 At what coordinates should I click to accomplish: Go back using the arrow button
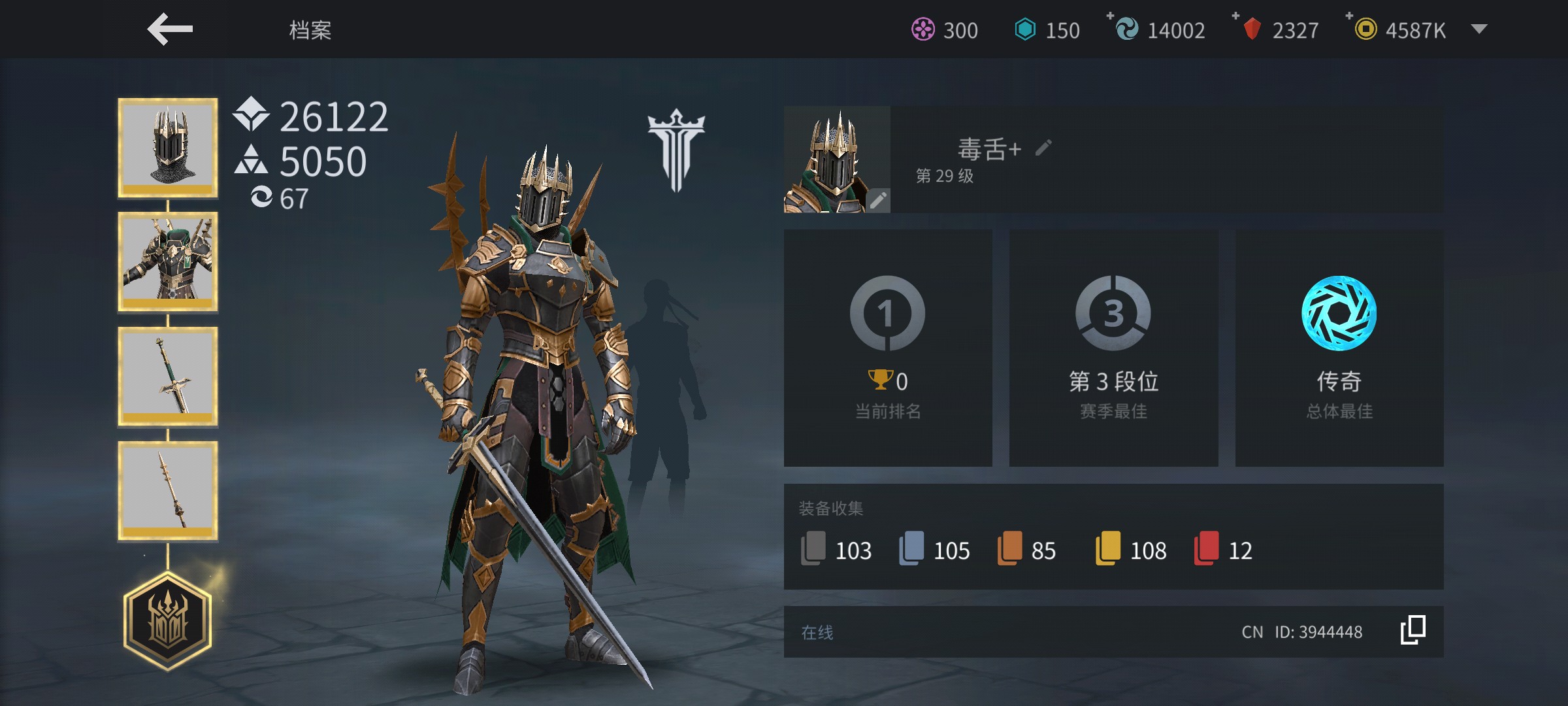170,29
